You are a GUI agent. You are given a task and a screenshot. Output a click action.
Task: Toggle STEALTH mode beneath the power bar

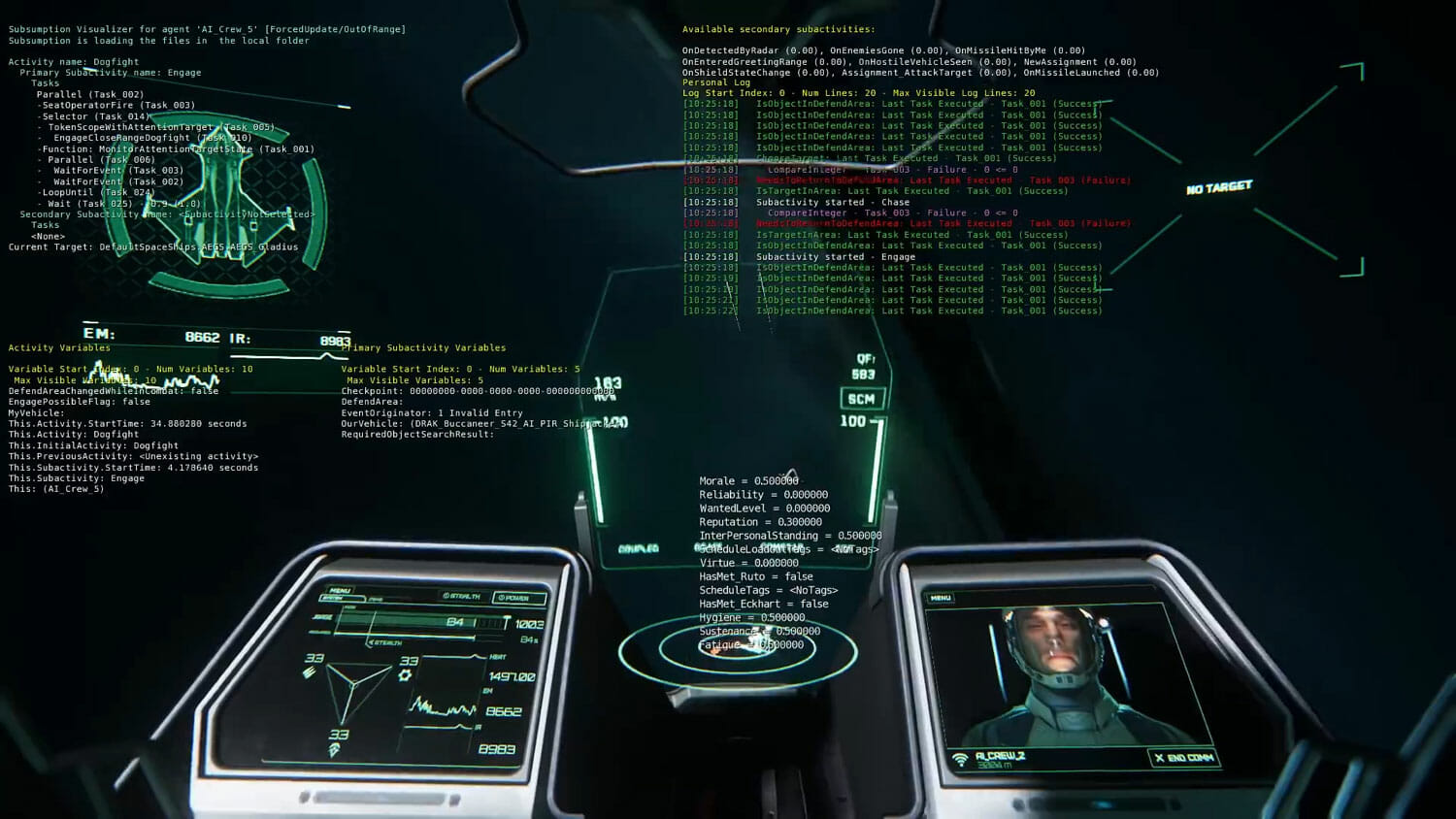385,642
